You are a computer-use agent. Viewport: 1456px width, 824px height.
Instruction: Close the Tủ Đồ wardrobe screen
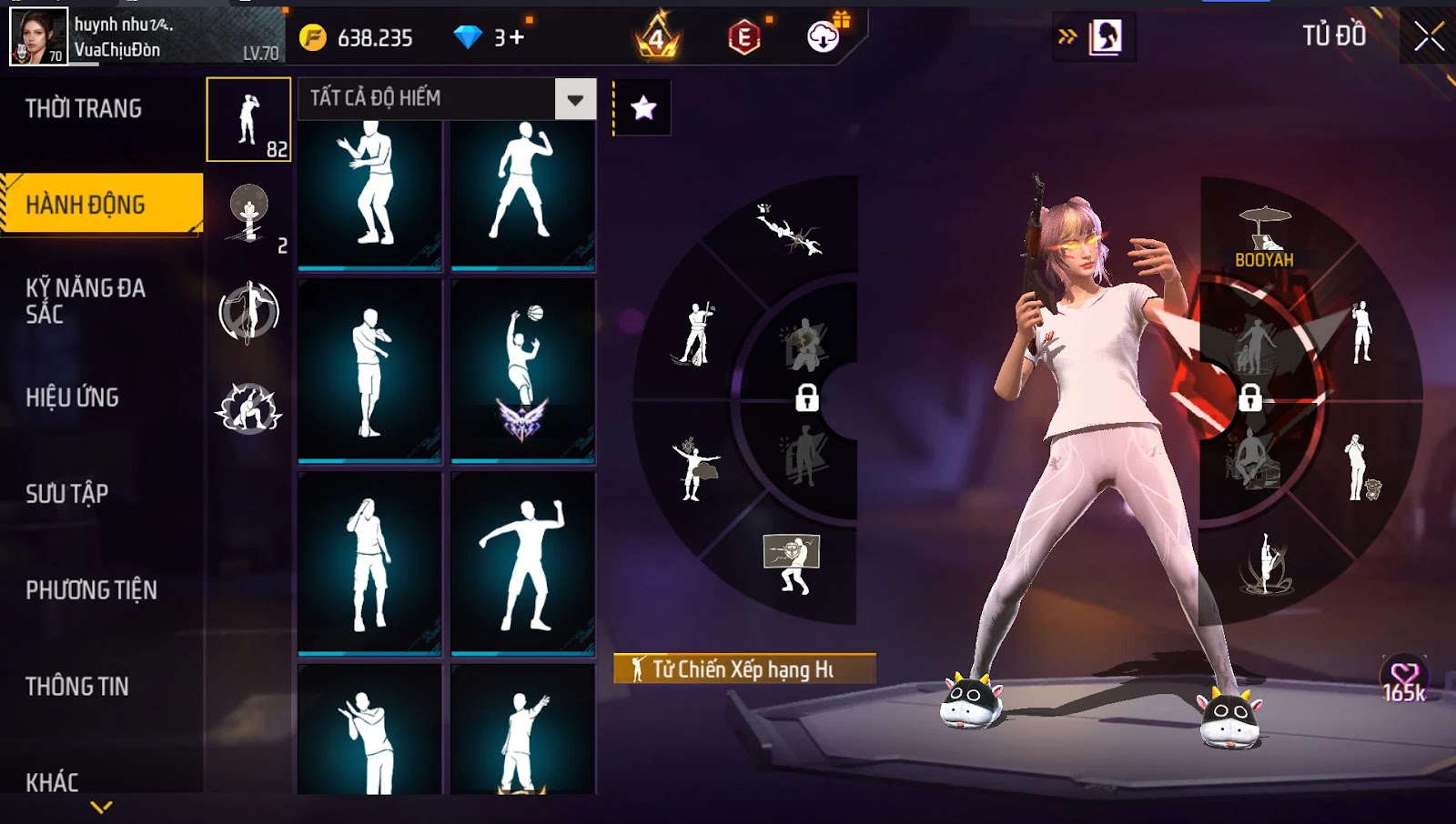(1428, 36)
